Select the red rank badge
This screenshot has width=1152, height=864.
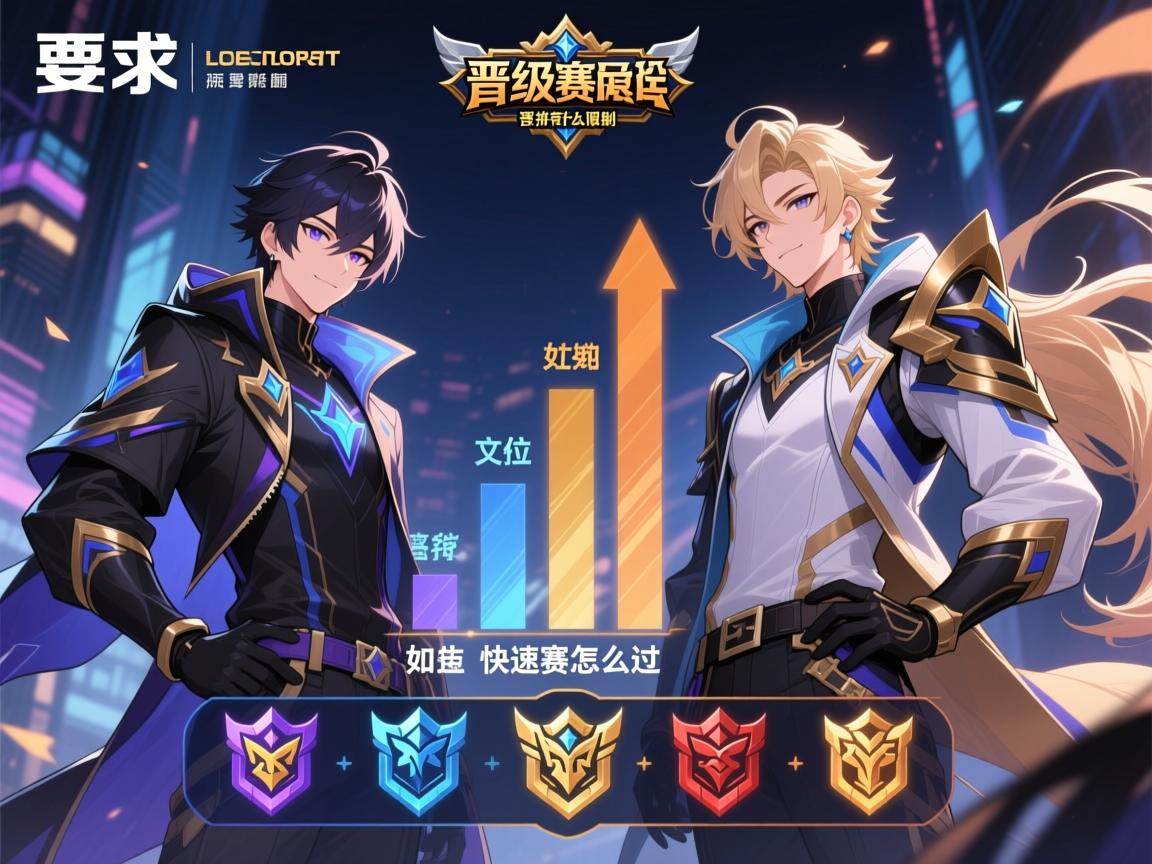(x=718, y=761)
